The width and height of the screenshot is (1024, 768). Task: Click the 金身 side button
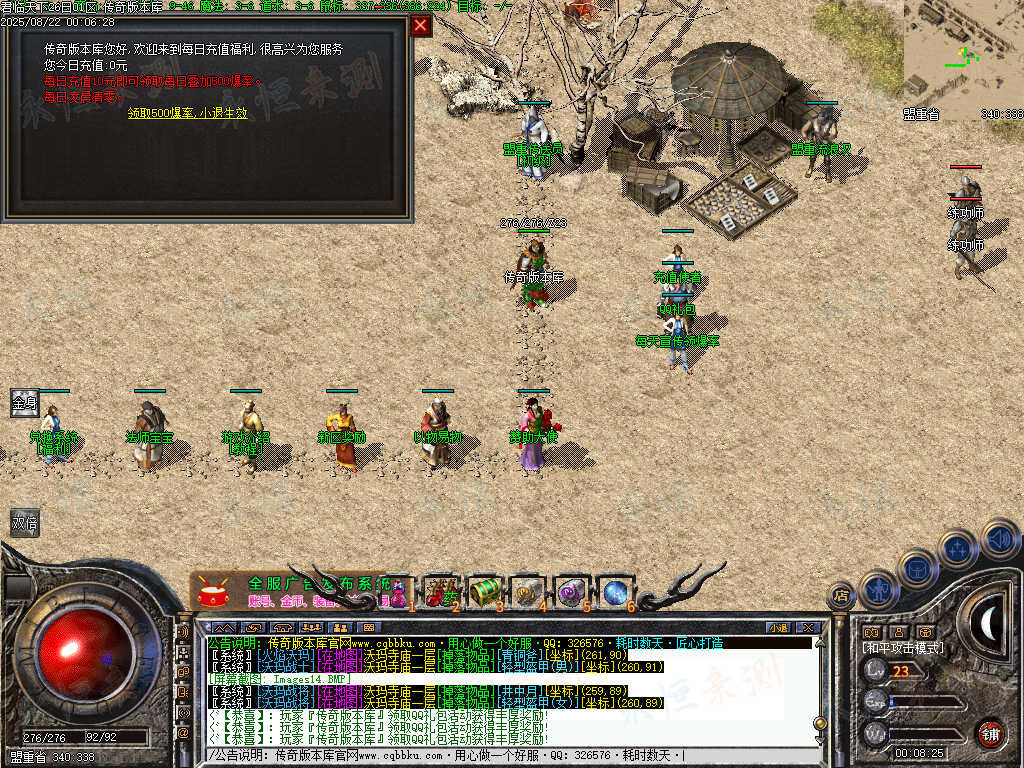click(x=24, y=403)
